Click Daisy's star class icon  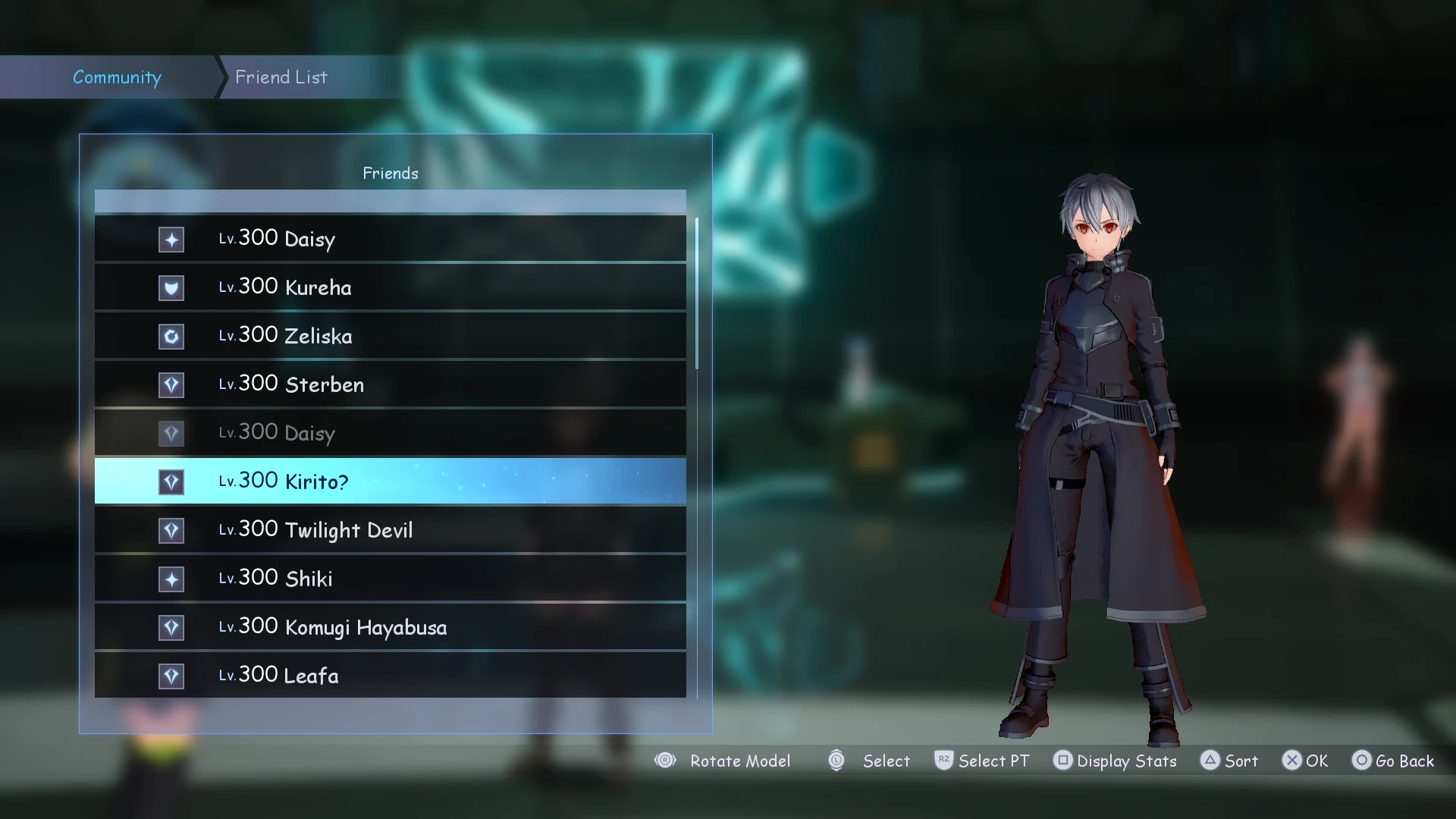(x=171, y=240)
